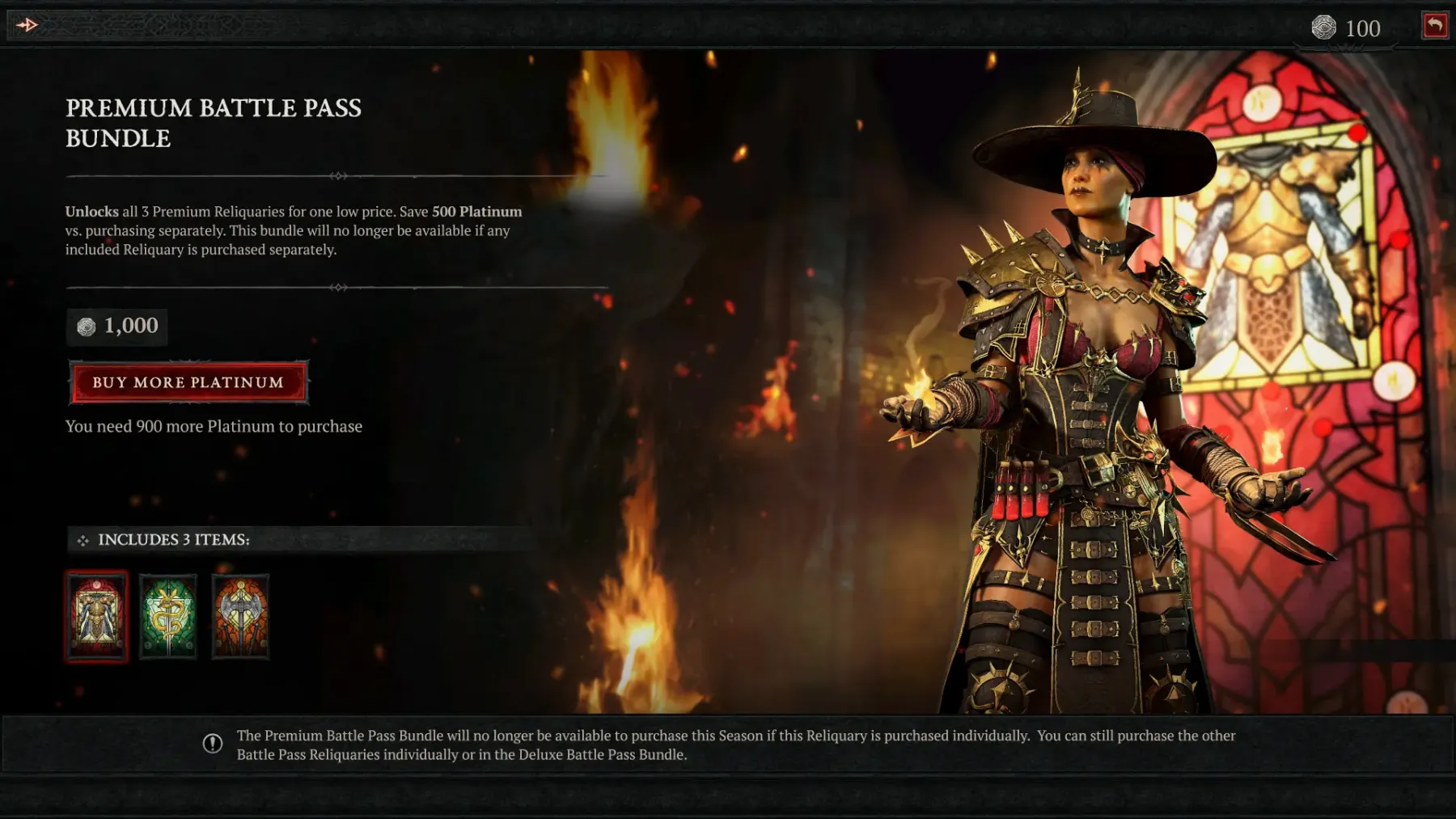Close the bundle screen with the red back arrow

click(1435, 26)
